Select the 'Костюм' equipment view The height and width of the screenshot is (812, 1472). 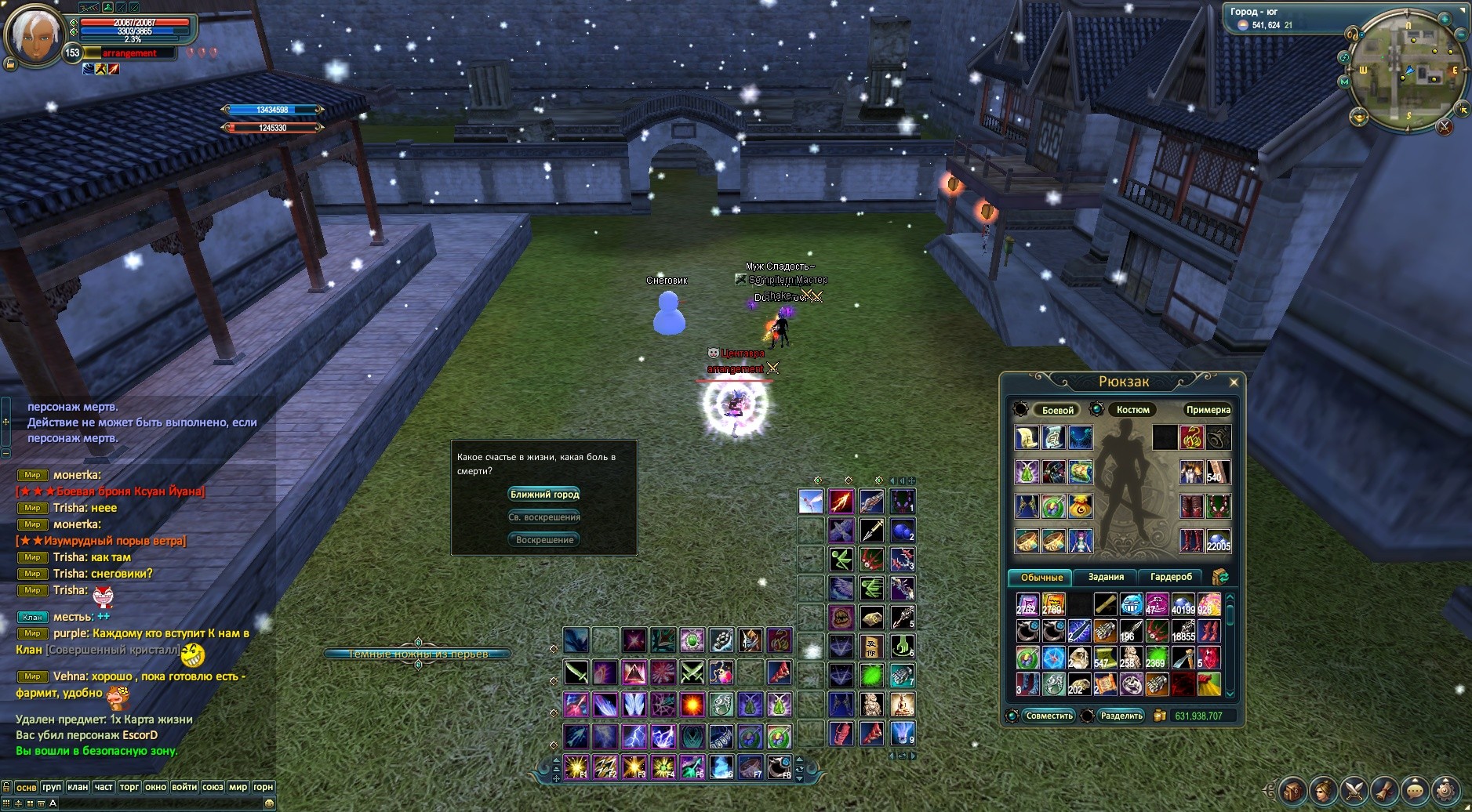[x=1132, y=410]
